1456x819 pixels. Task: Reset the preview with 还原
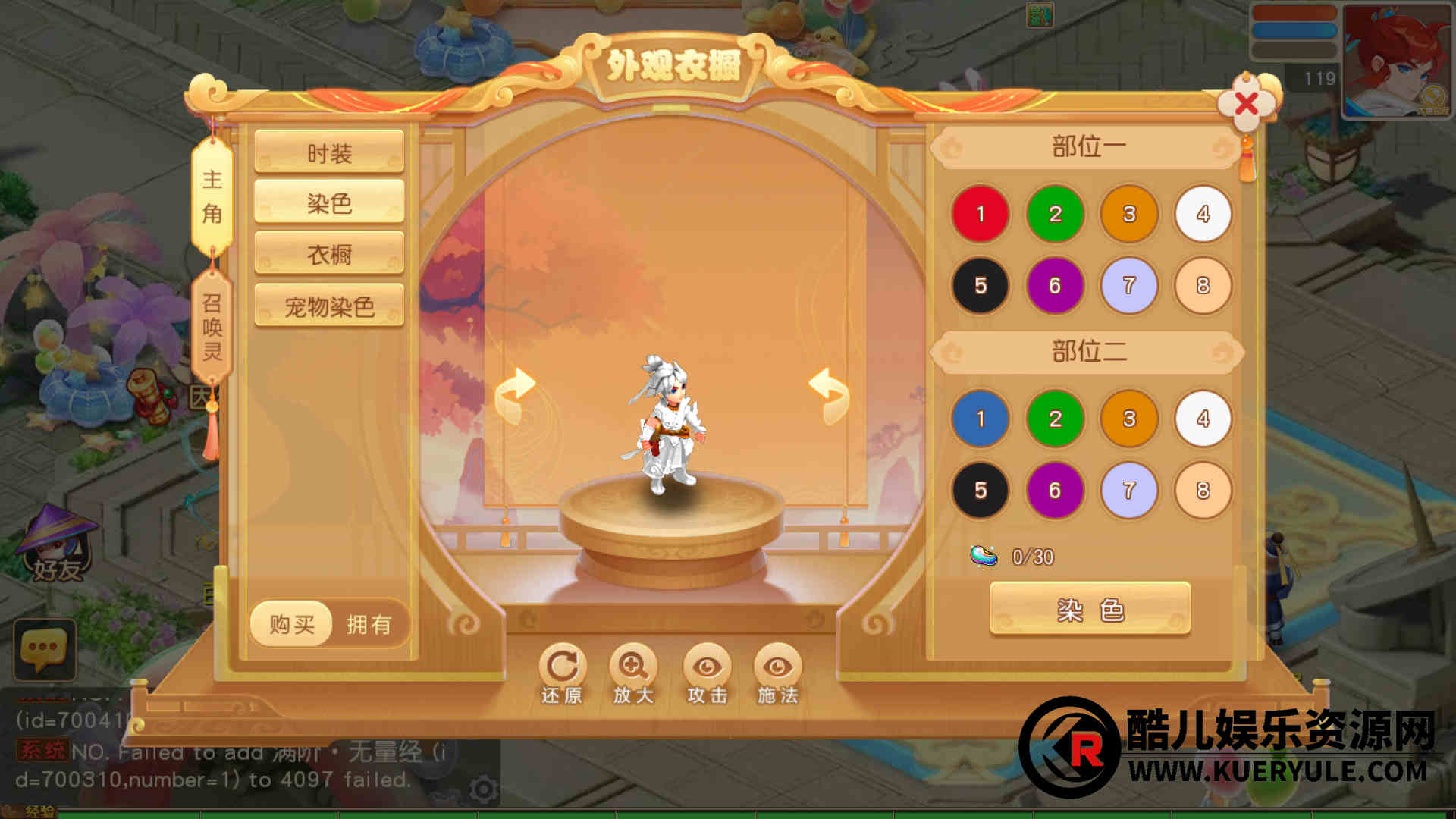[x=562, y=674]
